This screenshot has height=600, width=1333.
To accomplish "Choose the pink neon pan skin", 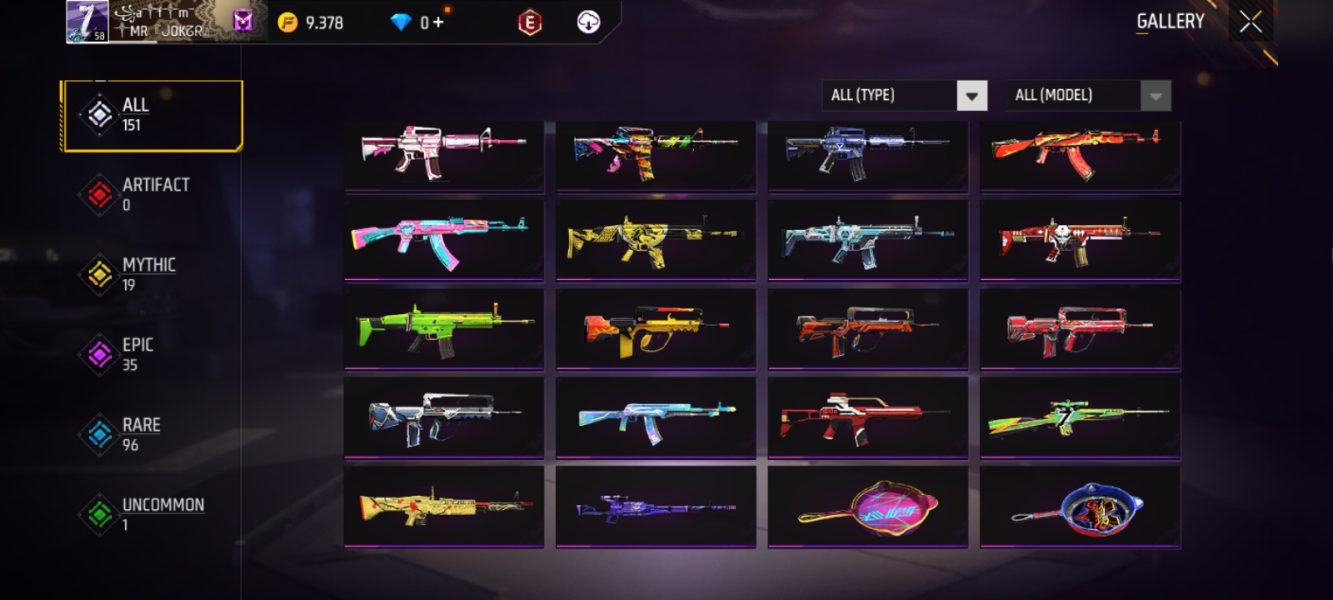I will 867,506.
